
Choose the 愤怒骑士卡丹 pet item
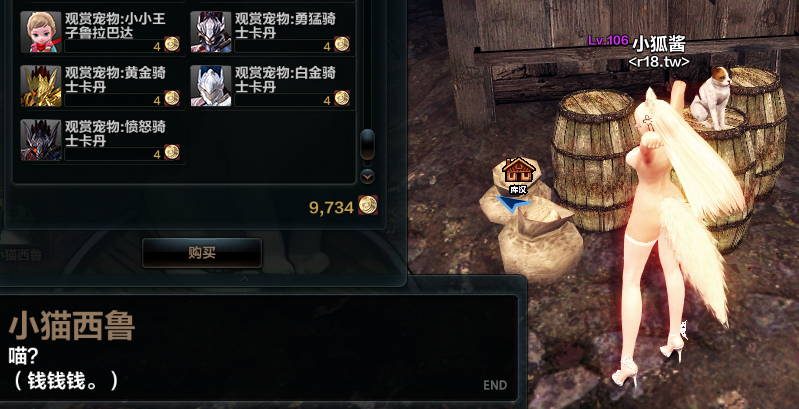100,139
